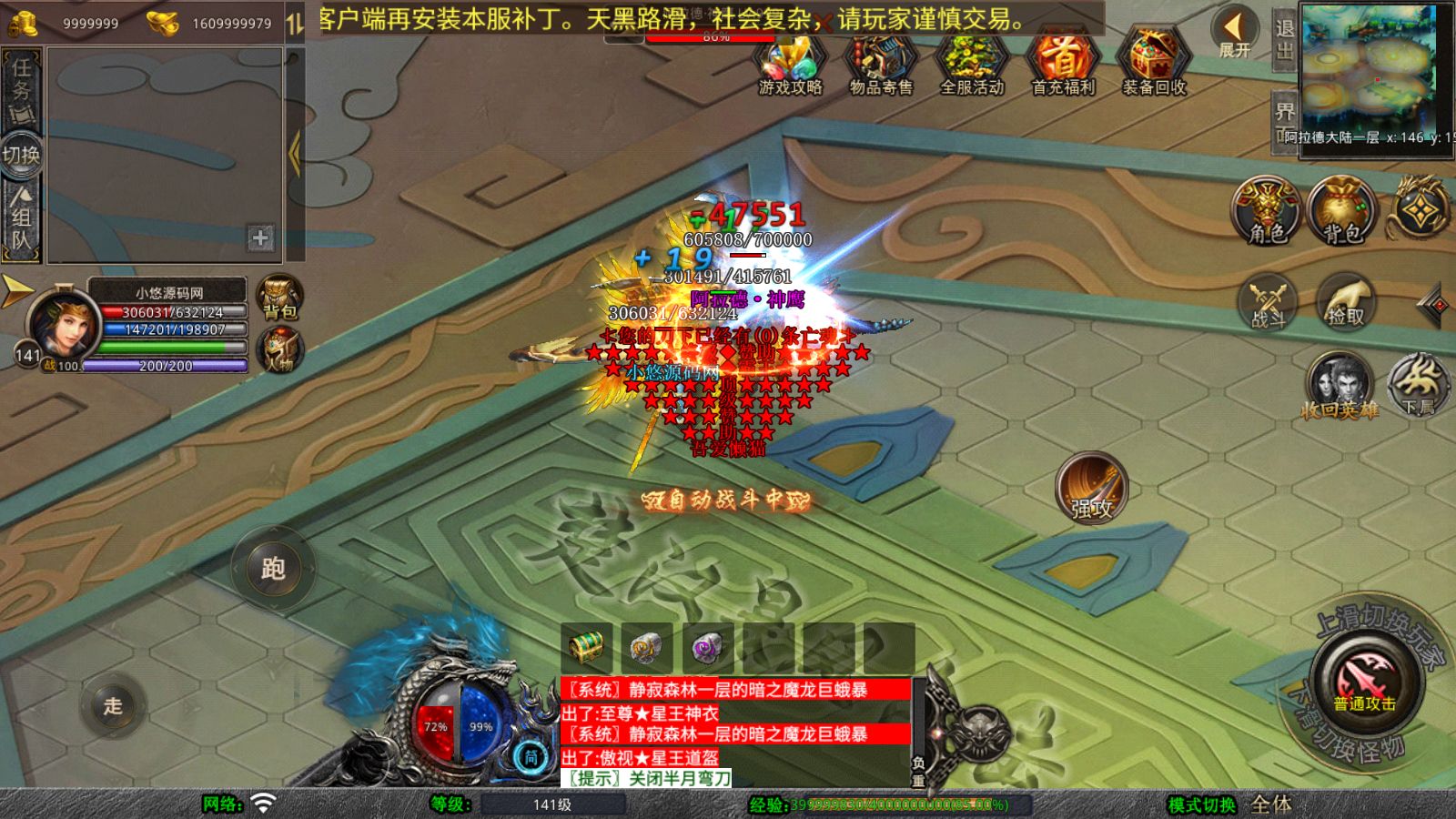The image size is (1456, 819).
Task: Open the 装备回收 equipment recycling chest
Action: pos(1153,64)
